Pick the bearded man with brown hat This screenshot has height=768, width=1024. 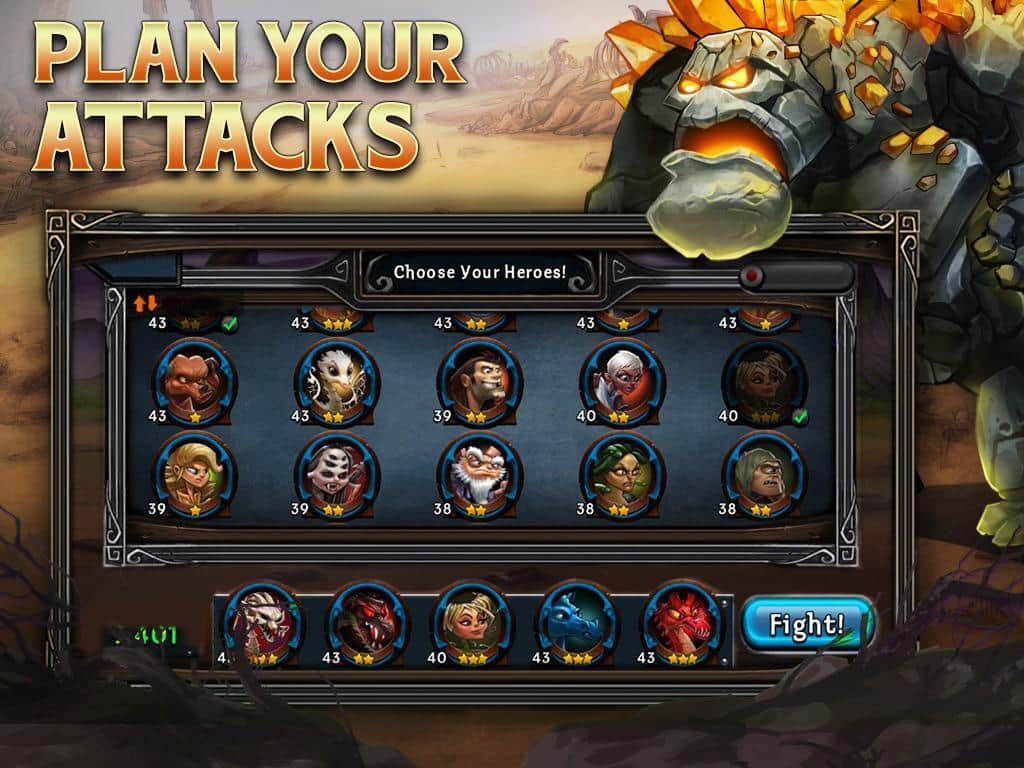coord(480,379)
